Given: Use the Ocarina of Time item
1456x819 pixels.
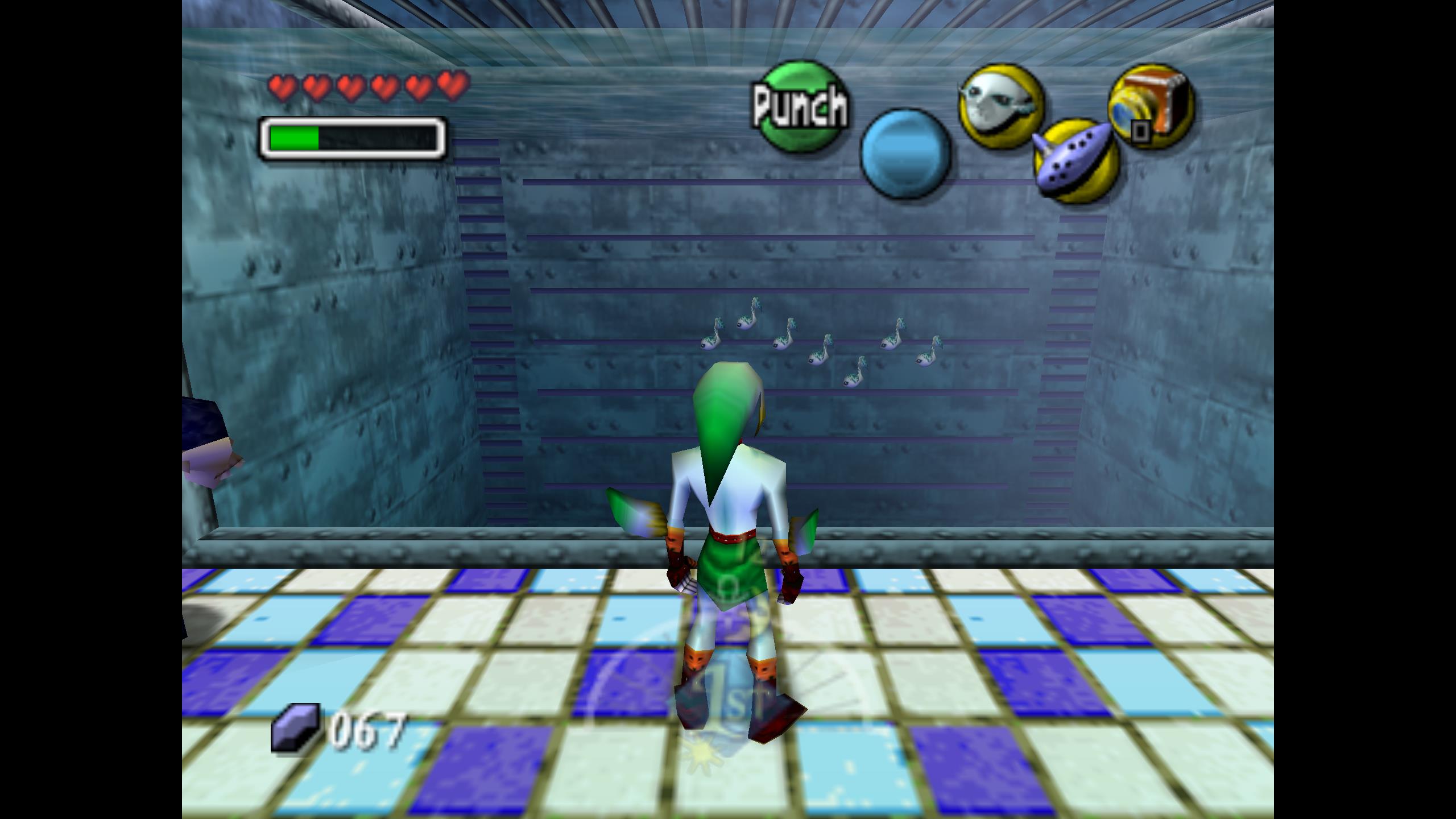Looking at the screenshot, I should (x=1076, y=161).
